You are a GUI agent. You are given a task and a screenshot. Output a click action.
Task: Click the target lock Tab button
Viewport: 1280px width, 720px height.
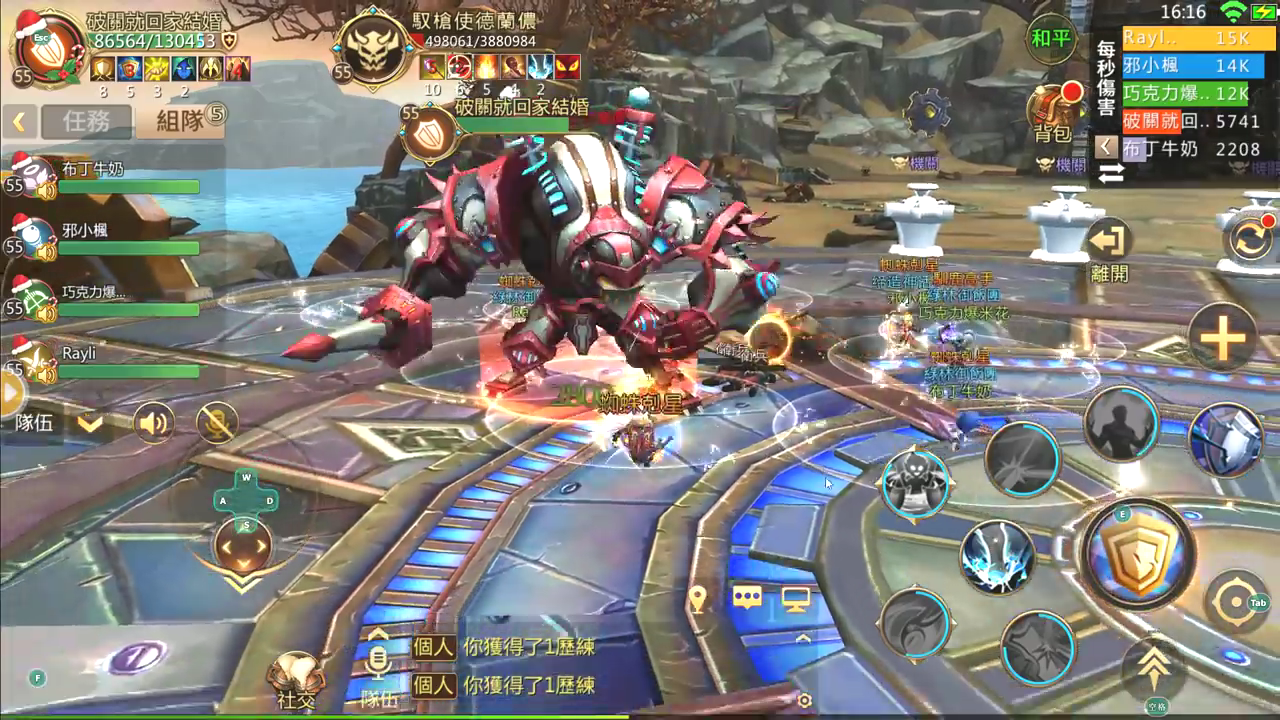pos(1238,602)
